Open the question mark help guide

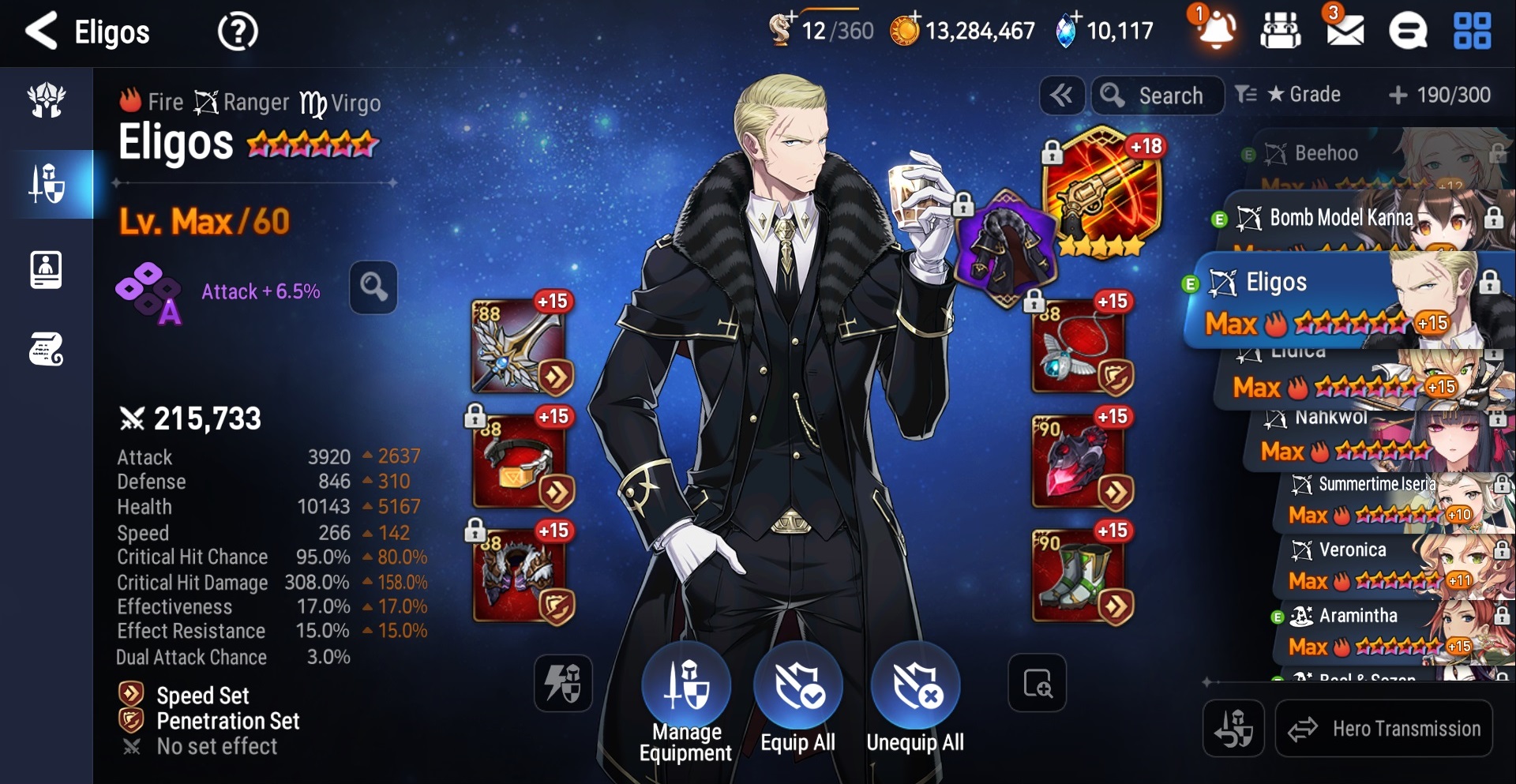click(237, 32)
